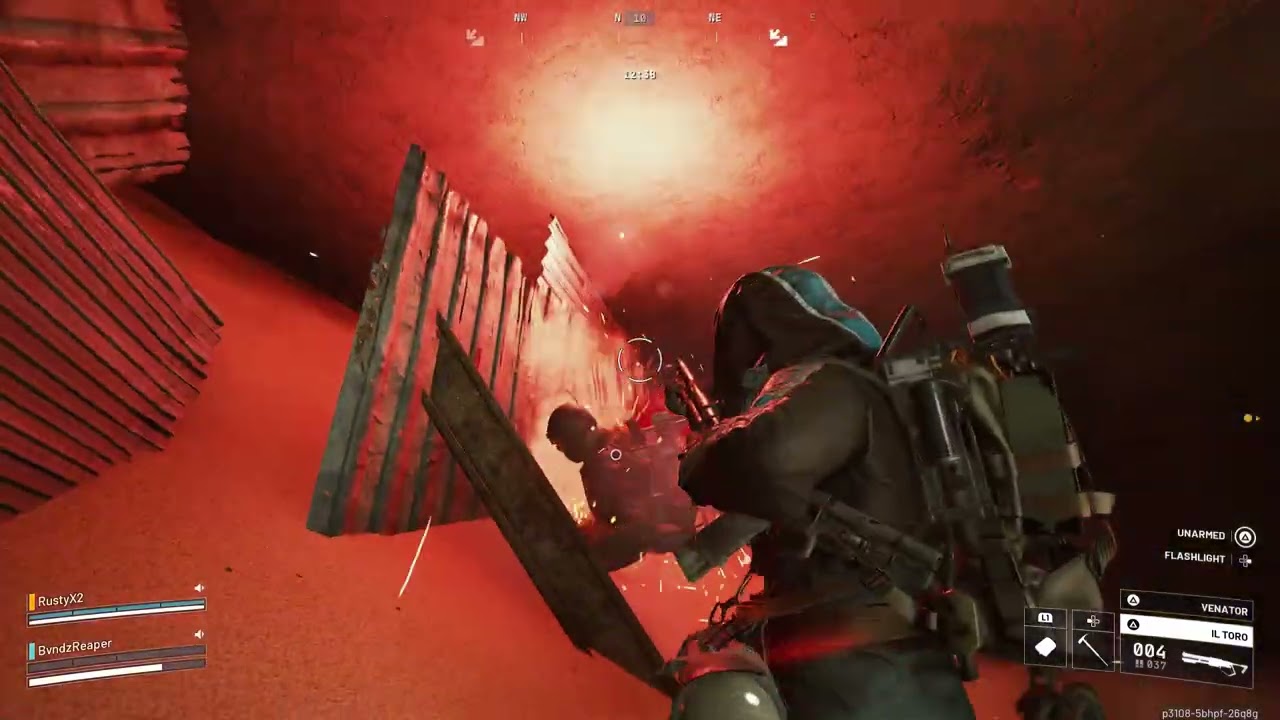
Task: Click the yellow ping marker at screen edge
Action: click(1248, 418)
